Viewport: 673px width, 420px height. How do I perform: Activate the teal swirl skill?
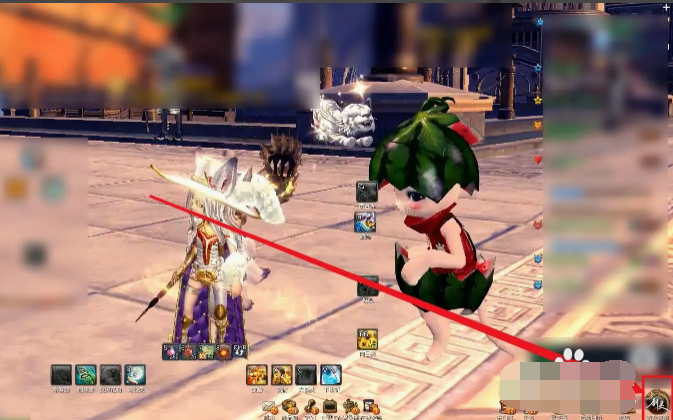86,375
